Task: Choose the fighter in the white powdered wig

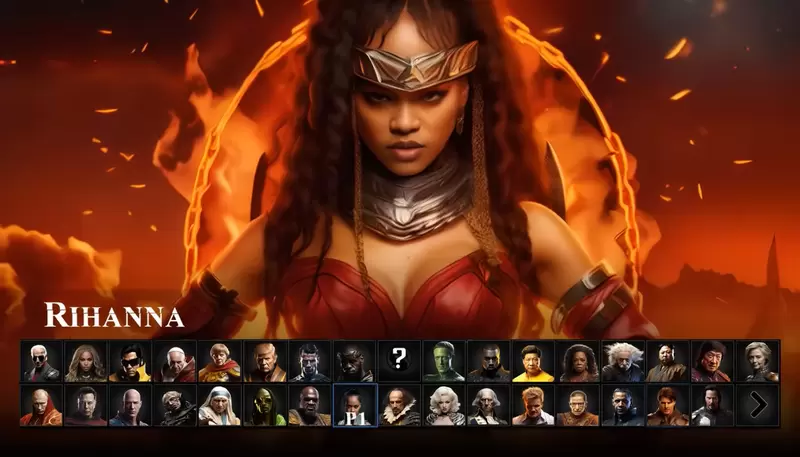Action: [x=488, y=405]
